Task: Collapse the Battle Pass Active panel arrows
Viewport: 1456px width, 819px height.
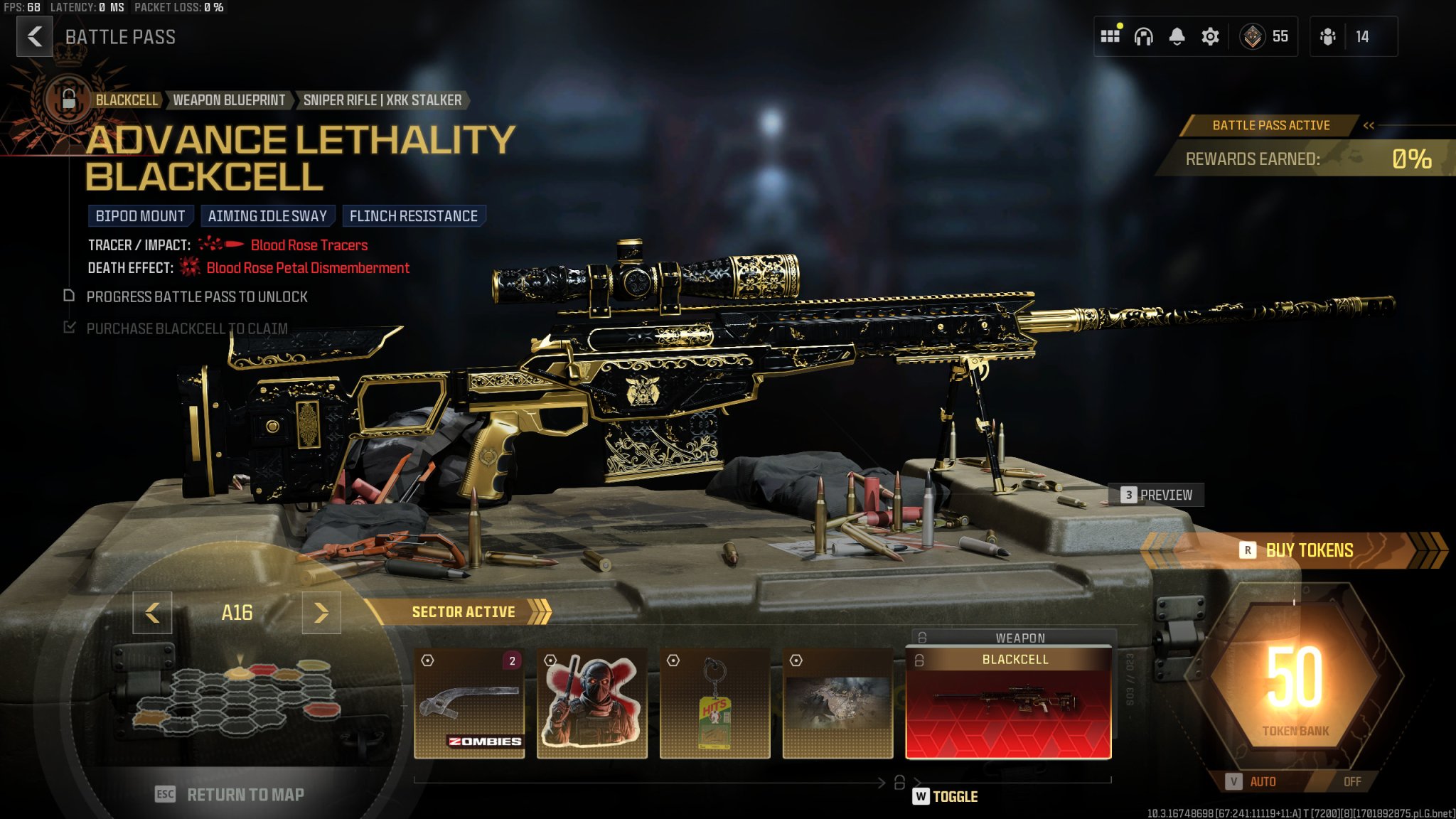Action: click(1369, 126)
